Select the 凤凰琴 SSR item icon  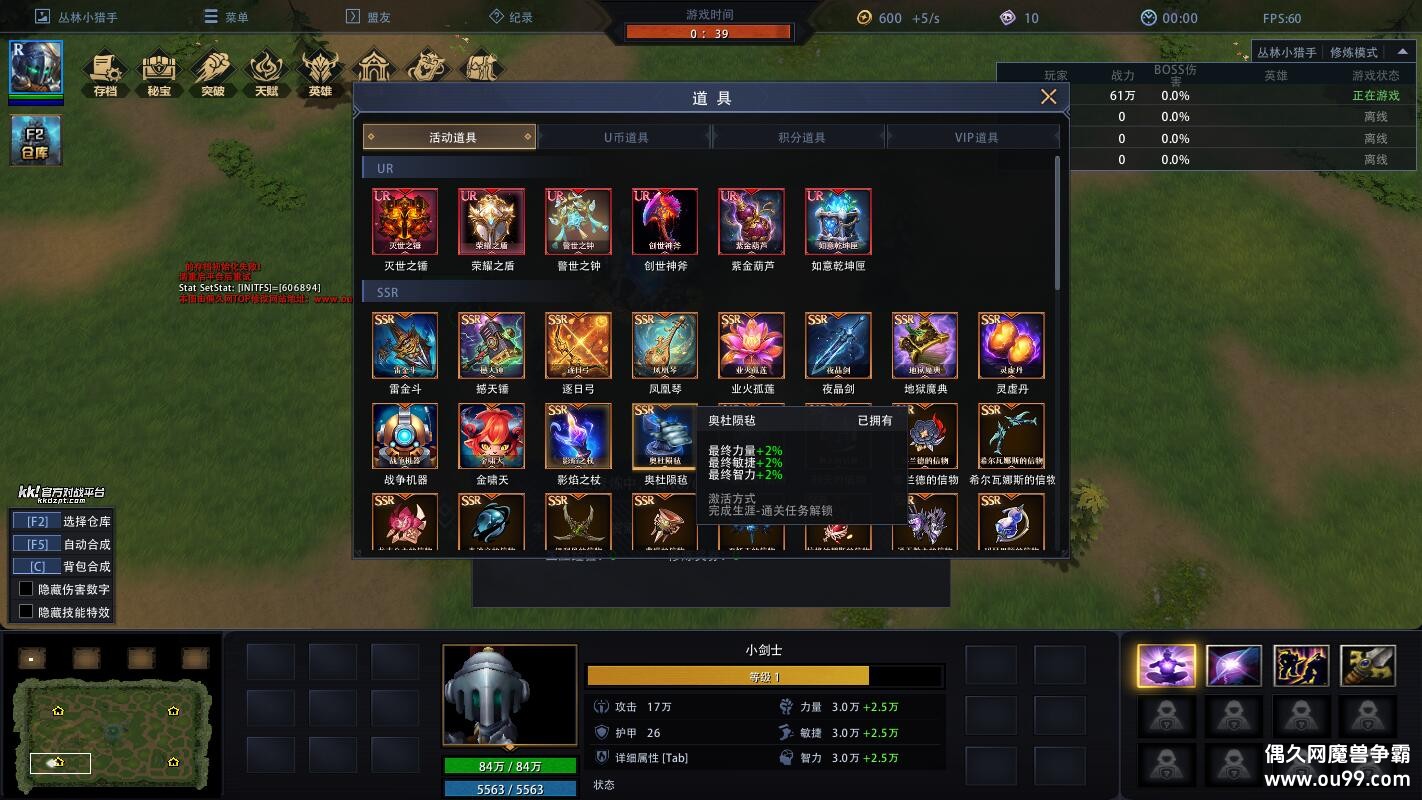(x=664, y=345)
